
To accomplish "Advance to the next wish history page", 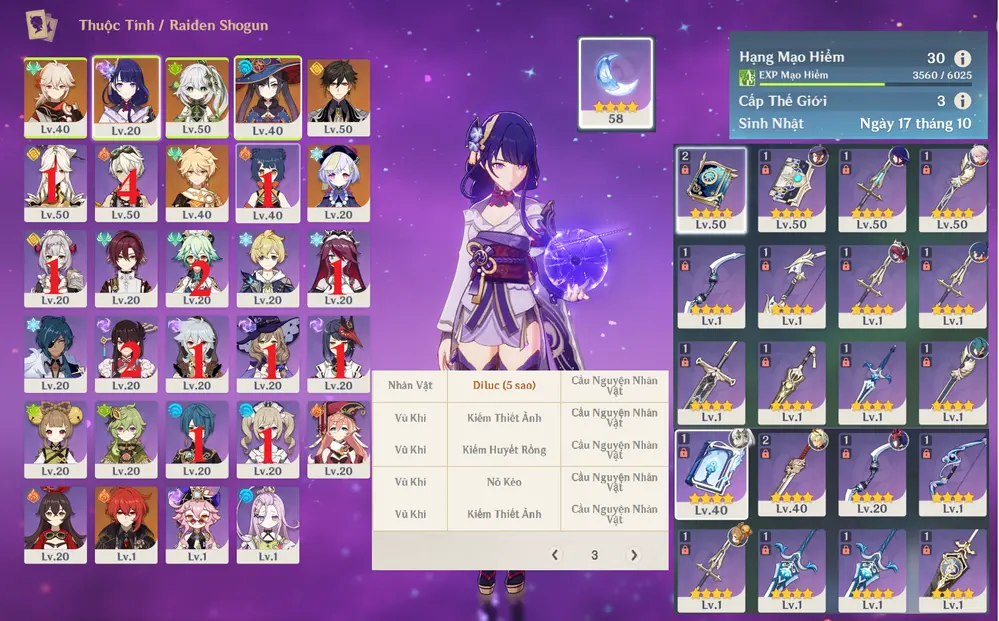I will coord(633,555).
